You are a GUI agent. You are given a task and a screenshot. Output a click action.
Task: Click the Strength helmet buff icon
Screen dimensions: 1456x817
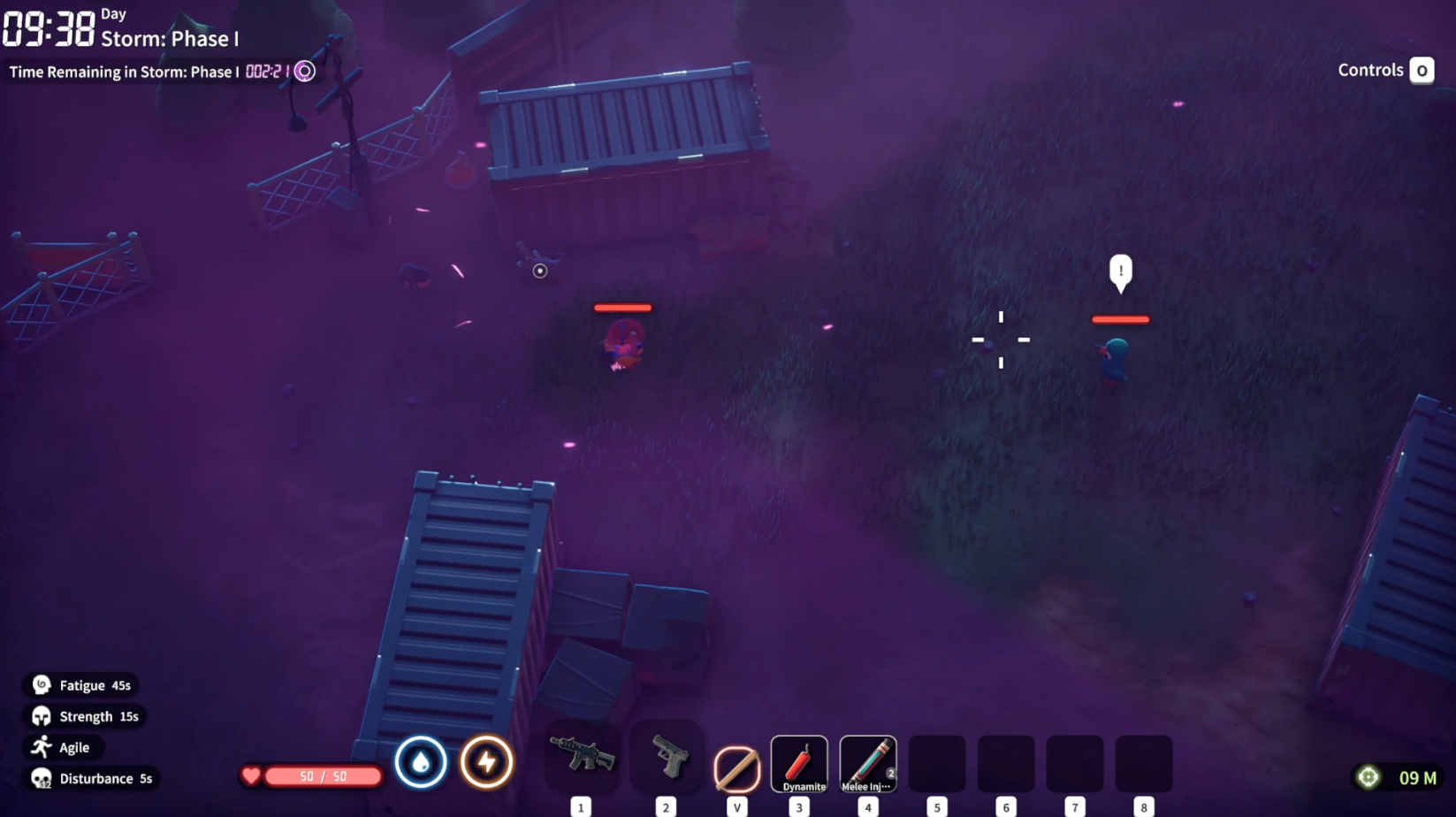point(39,715)
